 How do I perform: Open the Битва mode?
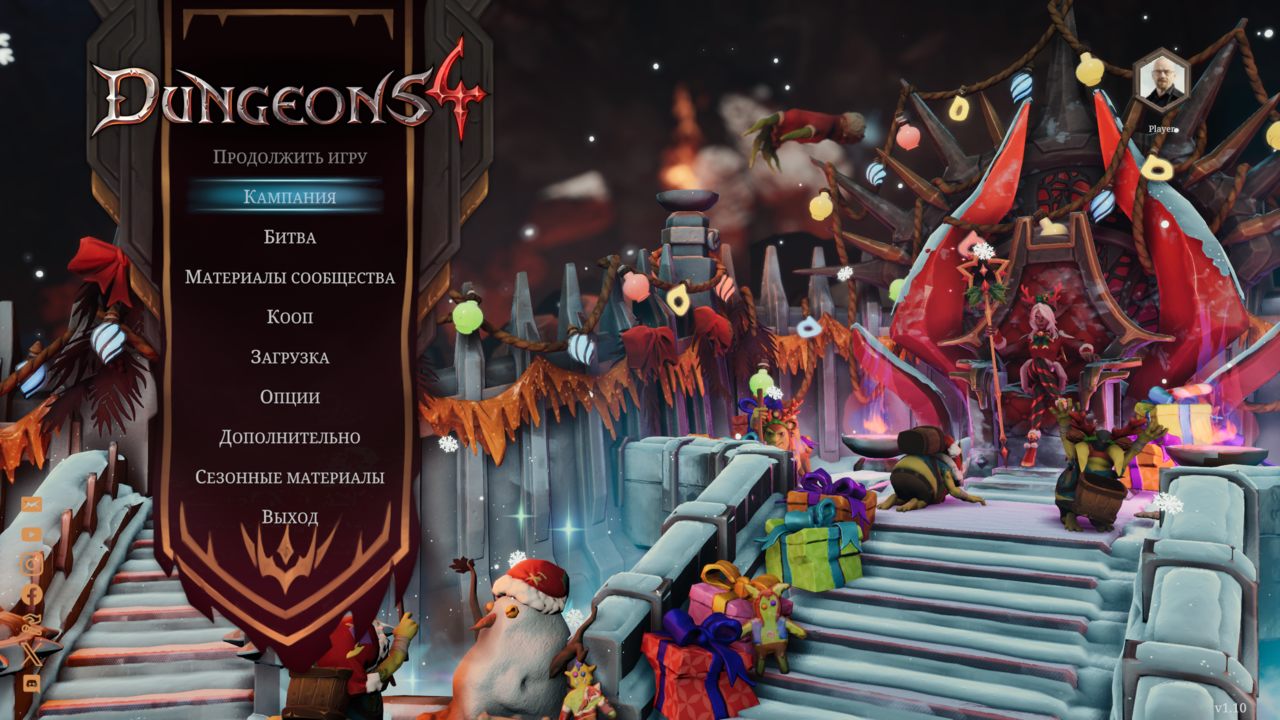[x=290, y=237]
